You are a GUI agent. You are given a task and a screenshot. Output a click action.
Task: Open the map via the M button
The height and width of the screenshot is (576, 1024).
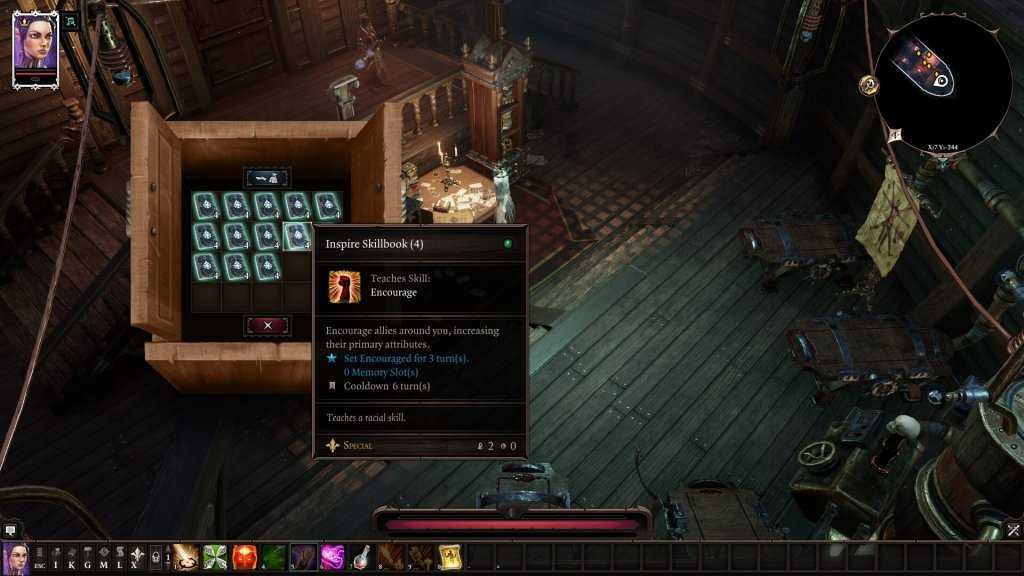tap(104, 557)
